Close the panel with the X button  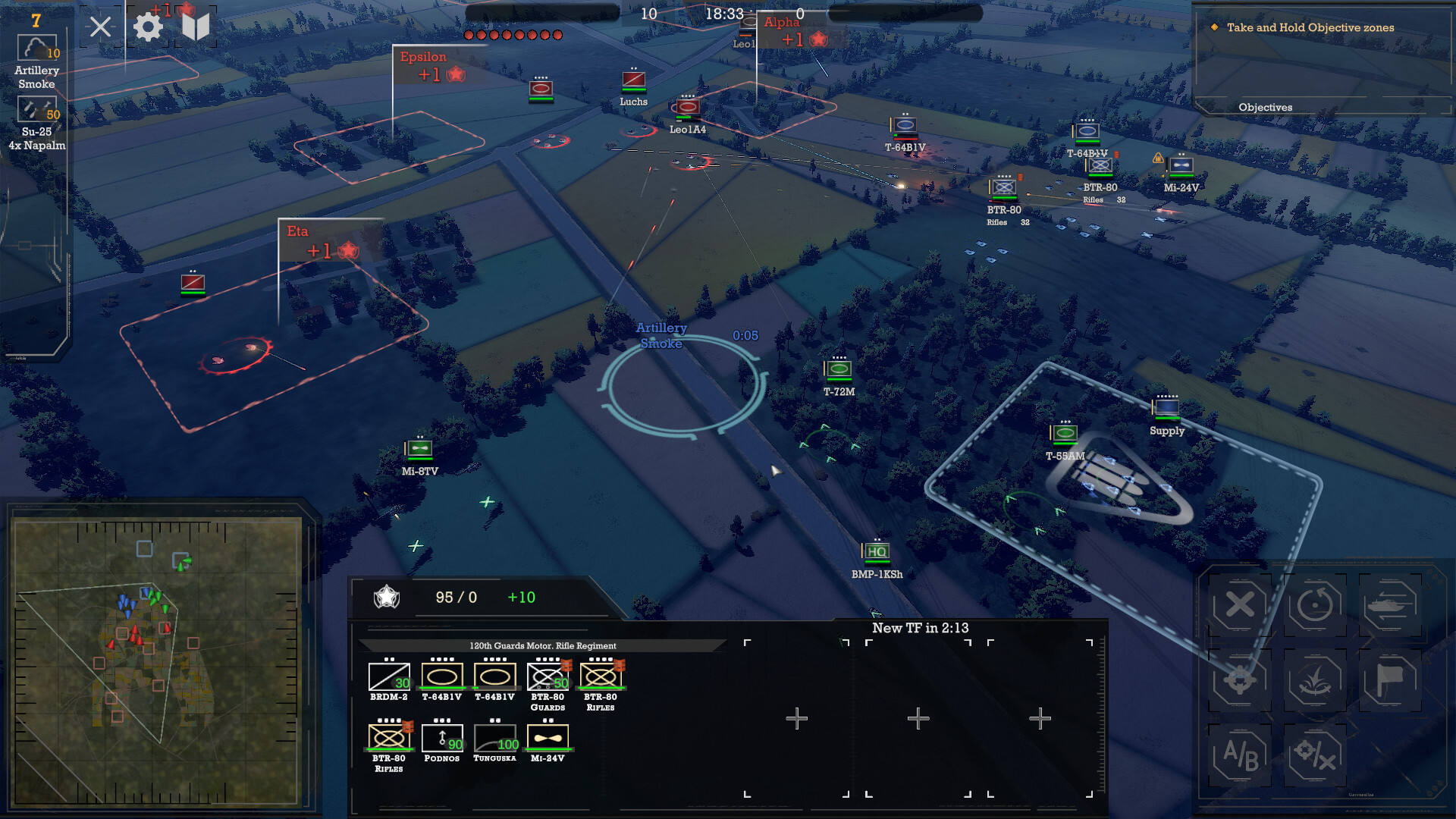(x=100, y=28)
